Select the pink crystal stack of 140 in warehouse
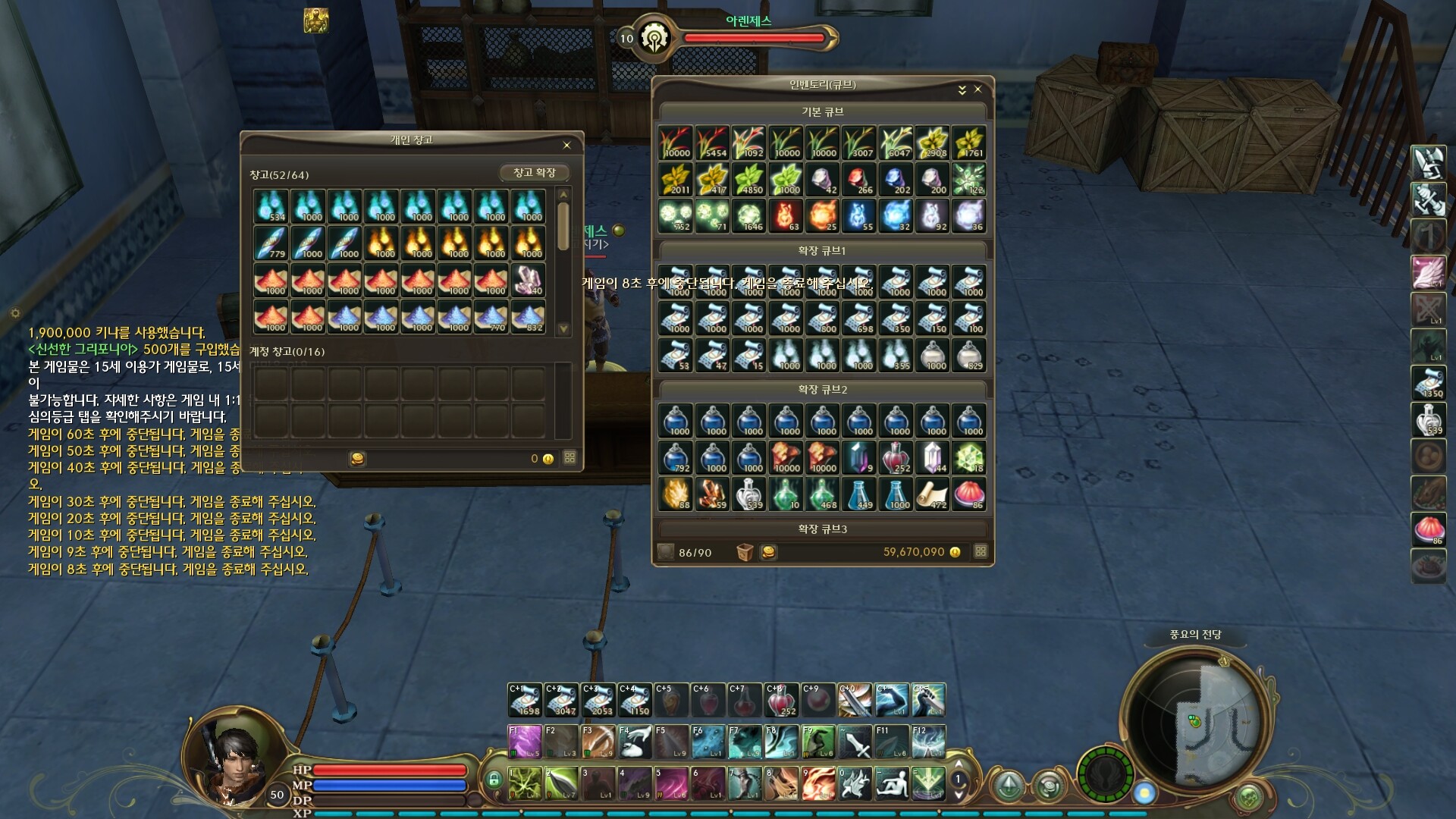Image resolution: width=1456 pixels, height=819 pixels. click(x=529, y=280)
